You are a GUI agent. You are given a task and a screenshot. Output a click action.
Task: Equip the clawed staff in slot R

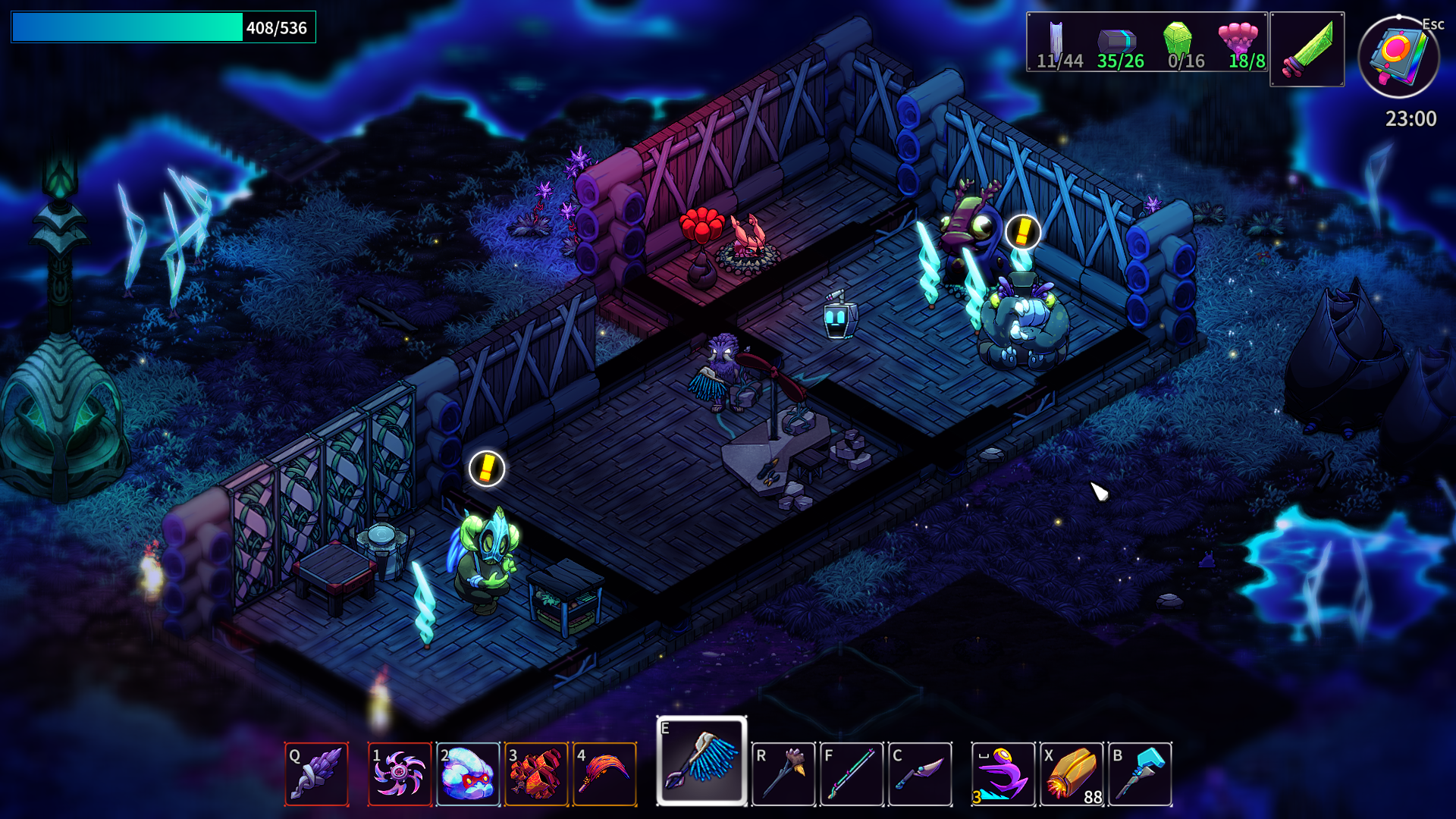[783, 773]
